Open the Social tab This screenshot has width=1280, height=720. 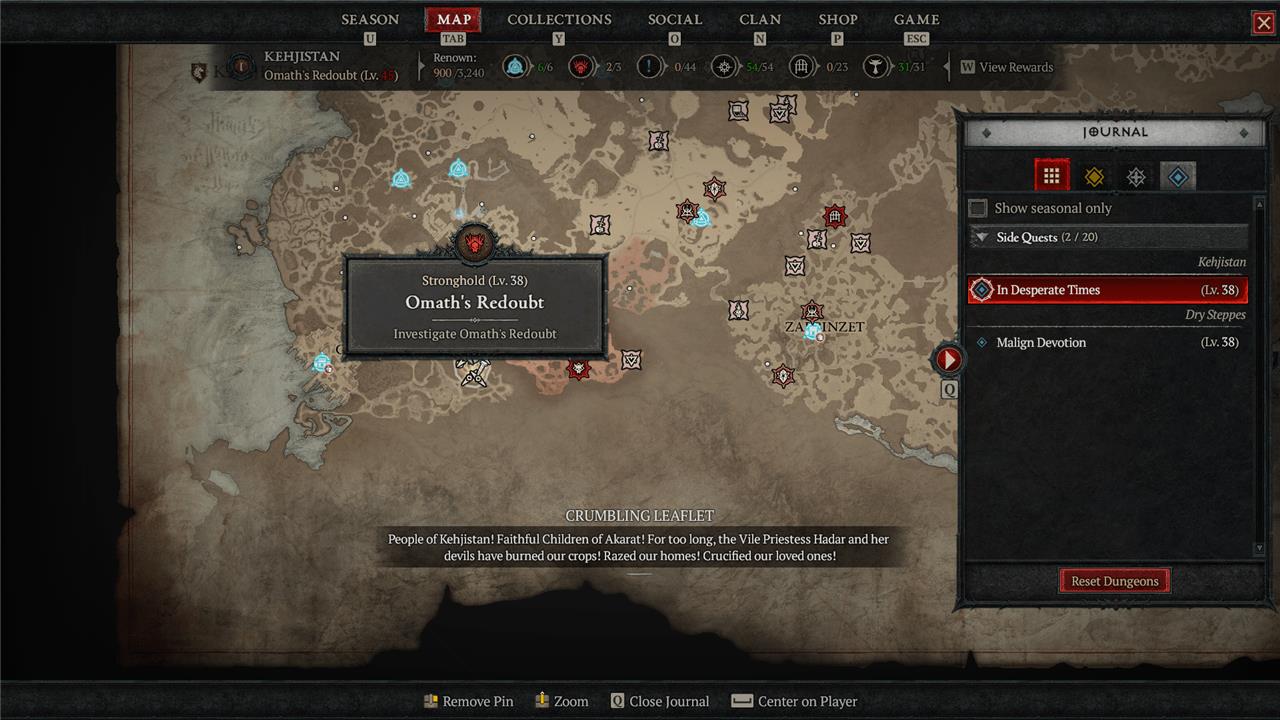675,19
